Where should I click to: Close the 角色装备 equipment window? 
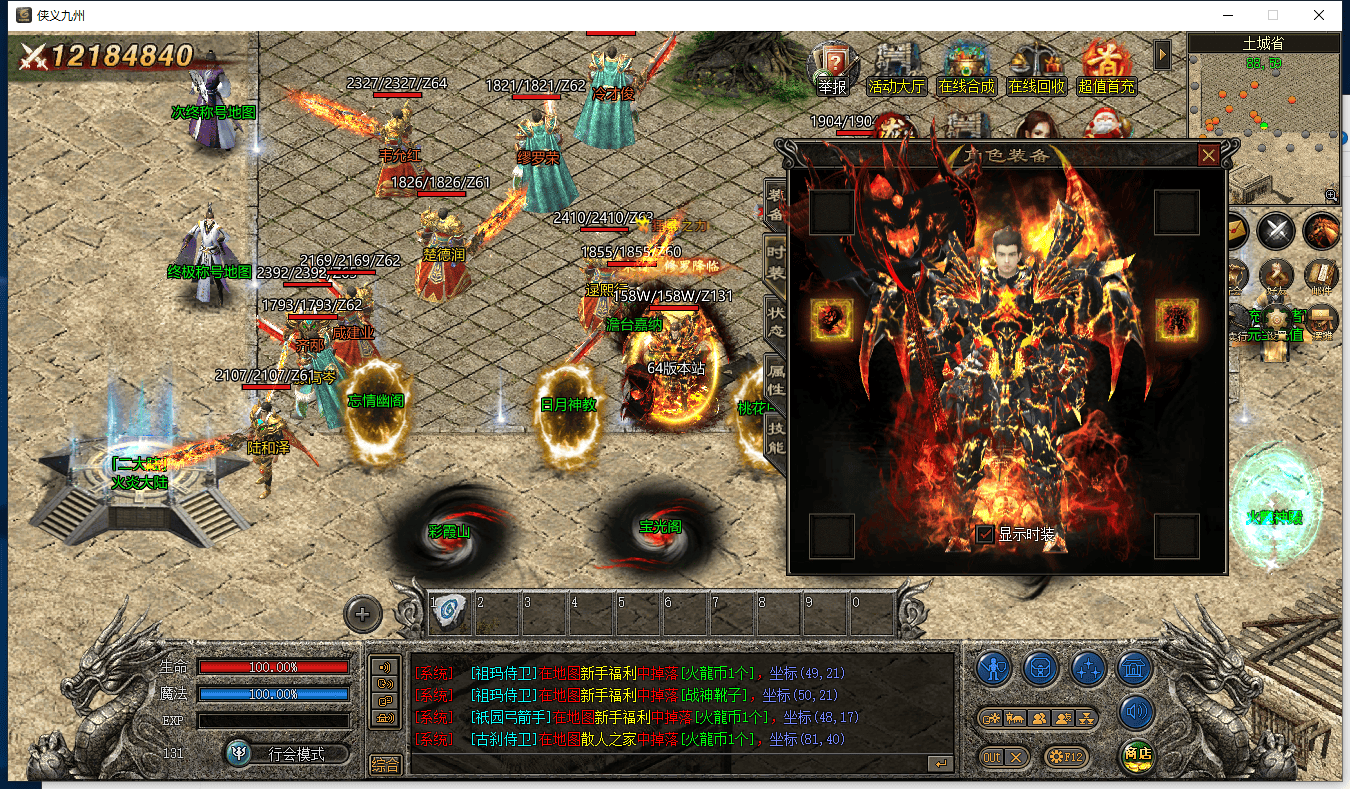click(1208, 155)
